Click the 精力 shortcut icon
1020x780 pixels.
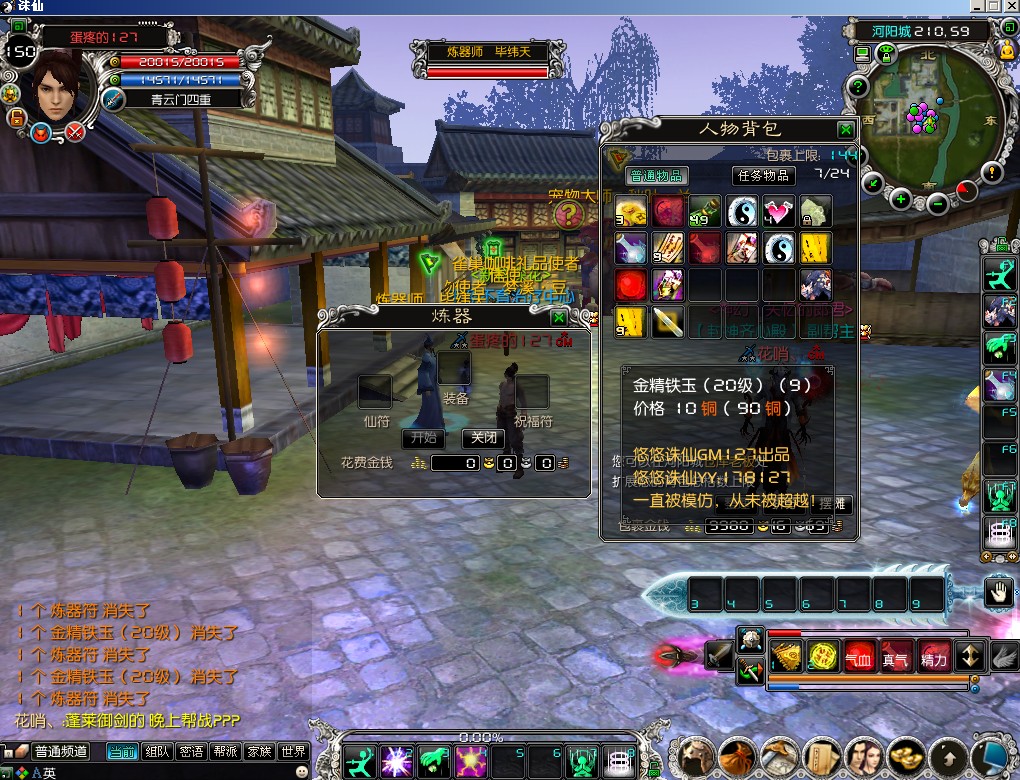click(x=934, y=656)
